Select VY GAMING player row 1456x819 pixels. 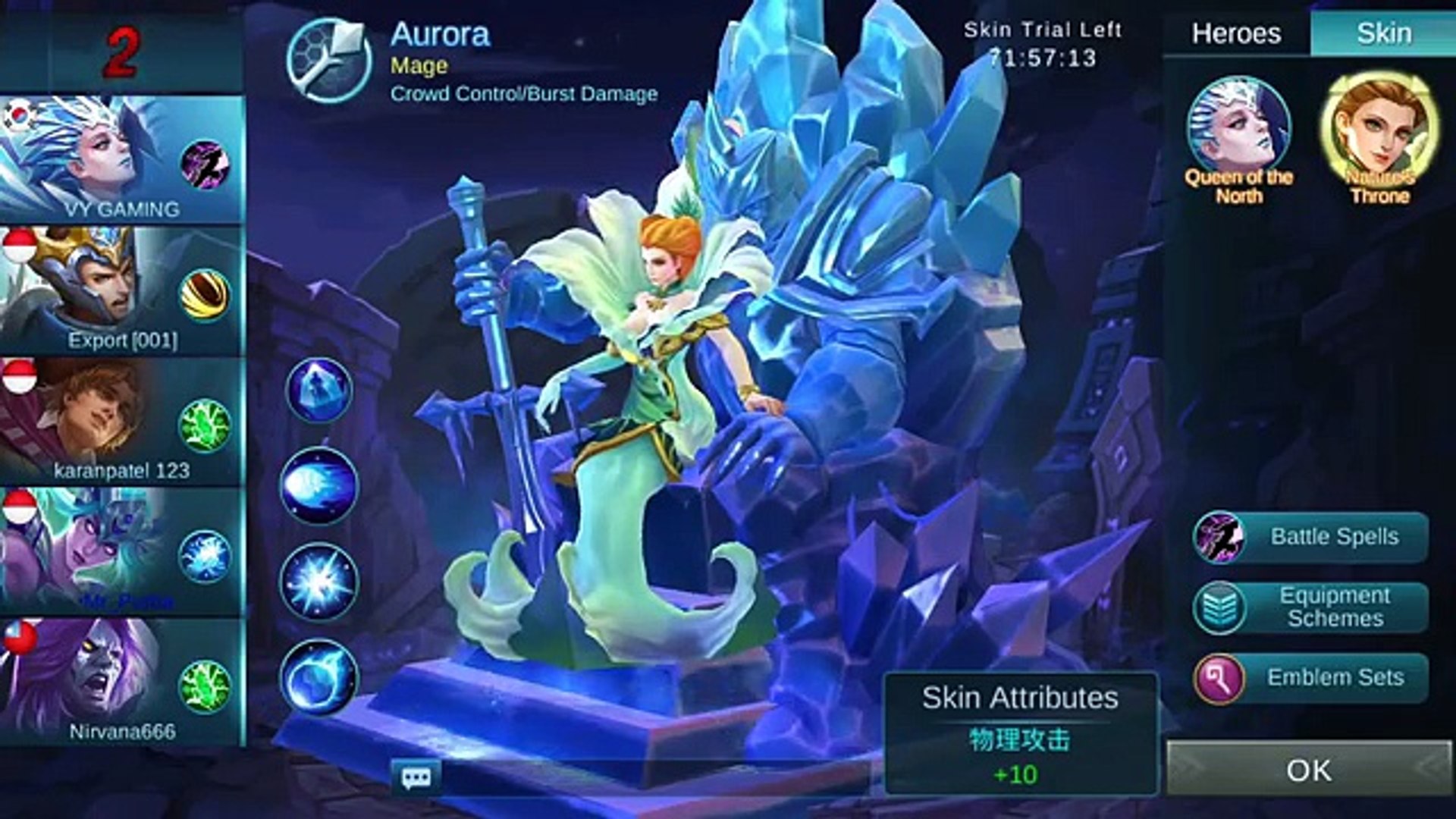coord(121,161)
